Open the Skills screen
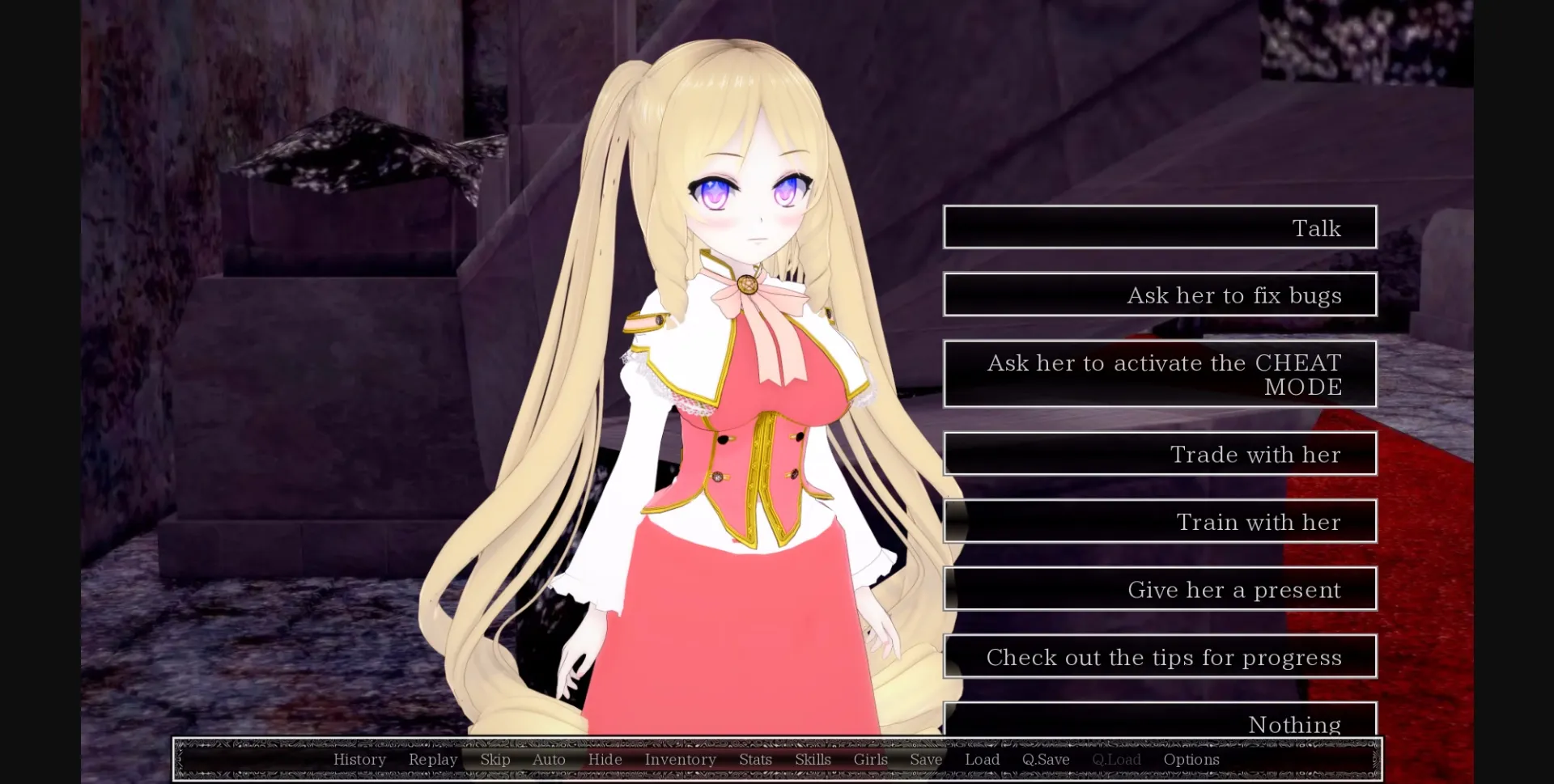 [x=813, y=759]
